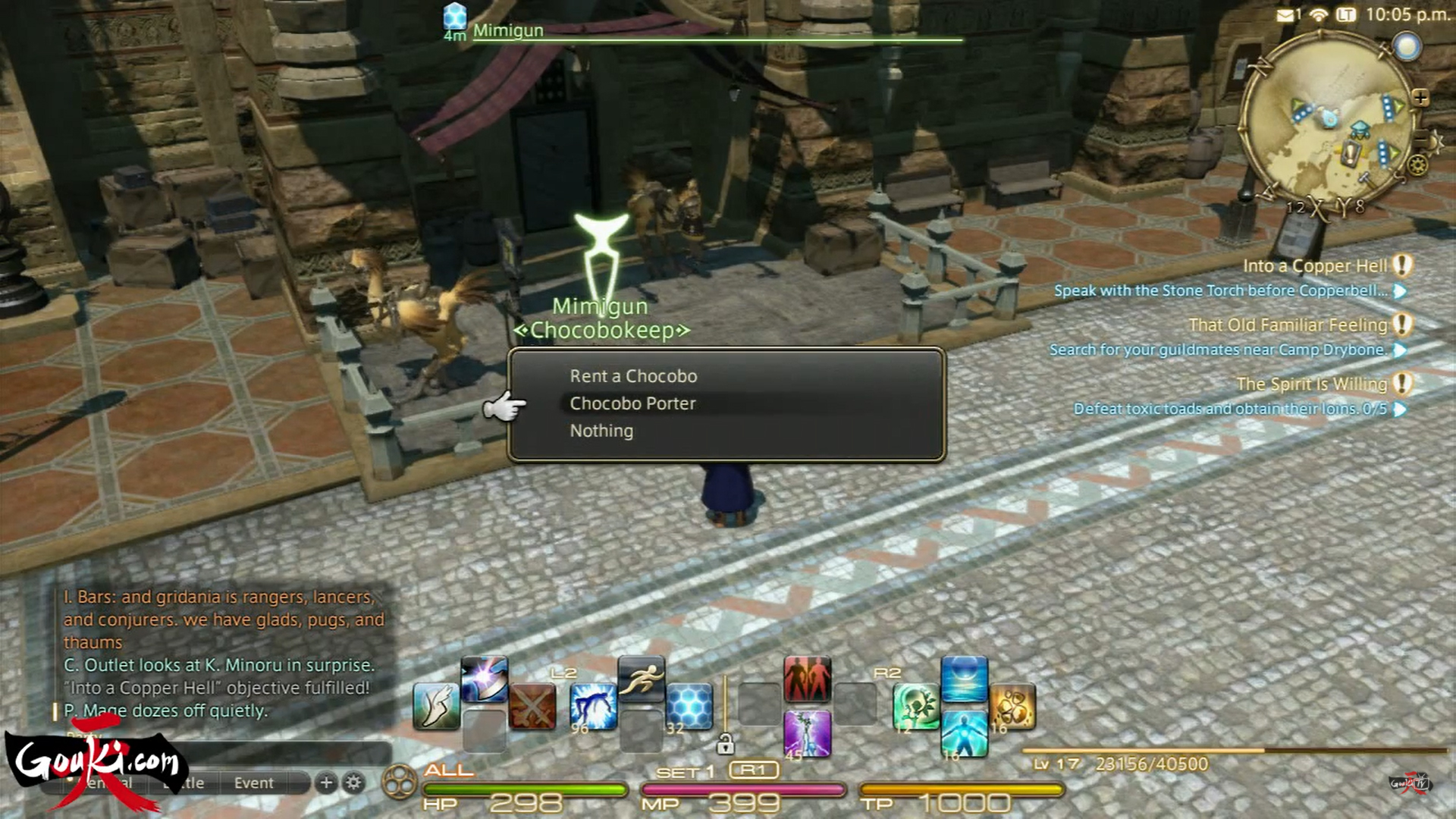Pick the Nothing option
Screen dimensions: 1456x819
[601, 431]
